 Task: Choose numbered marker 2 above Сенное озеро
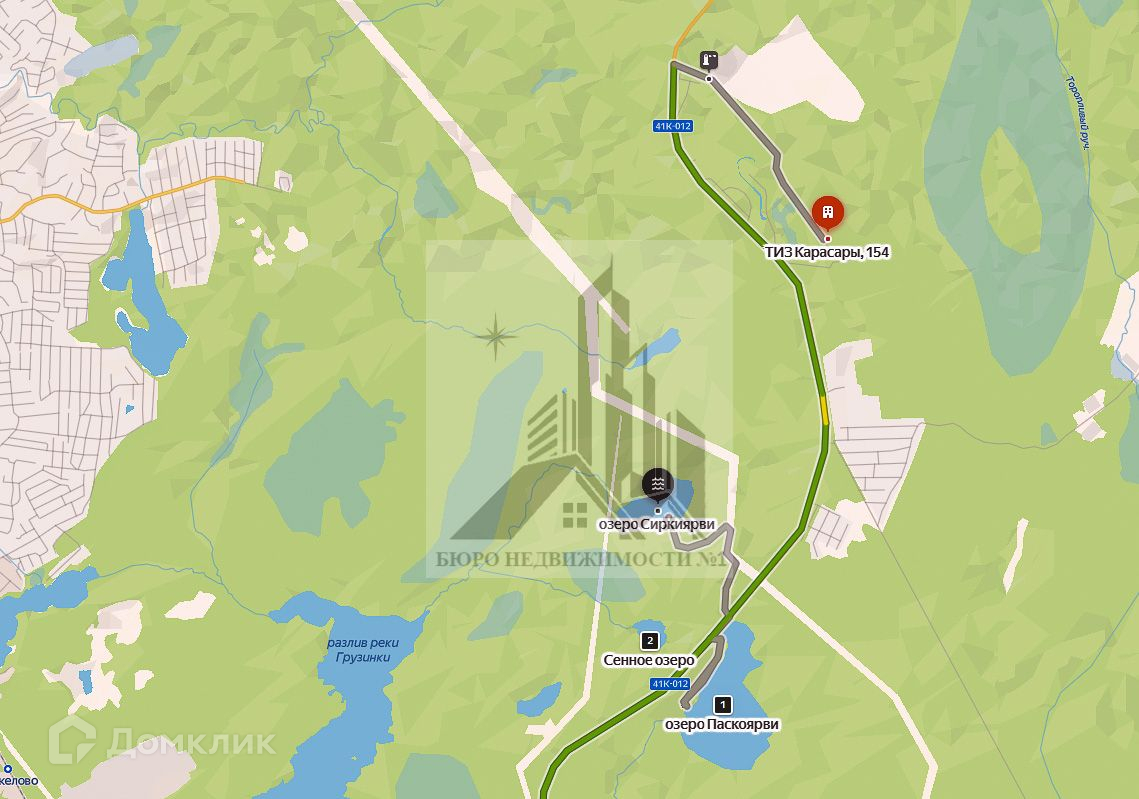650,641
